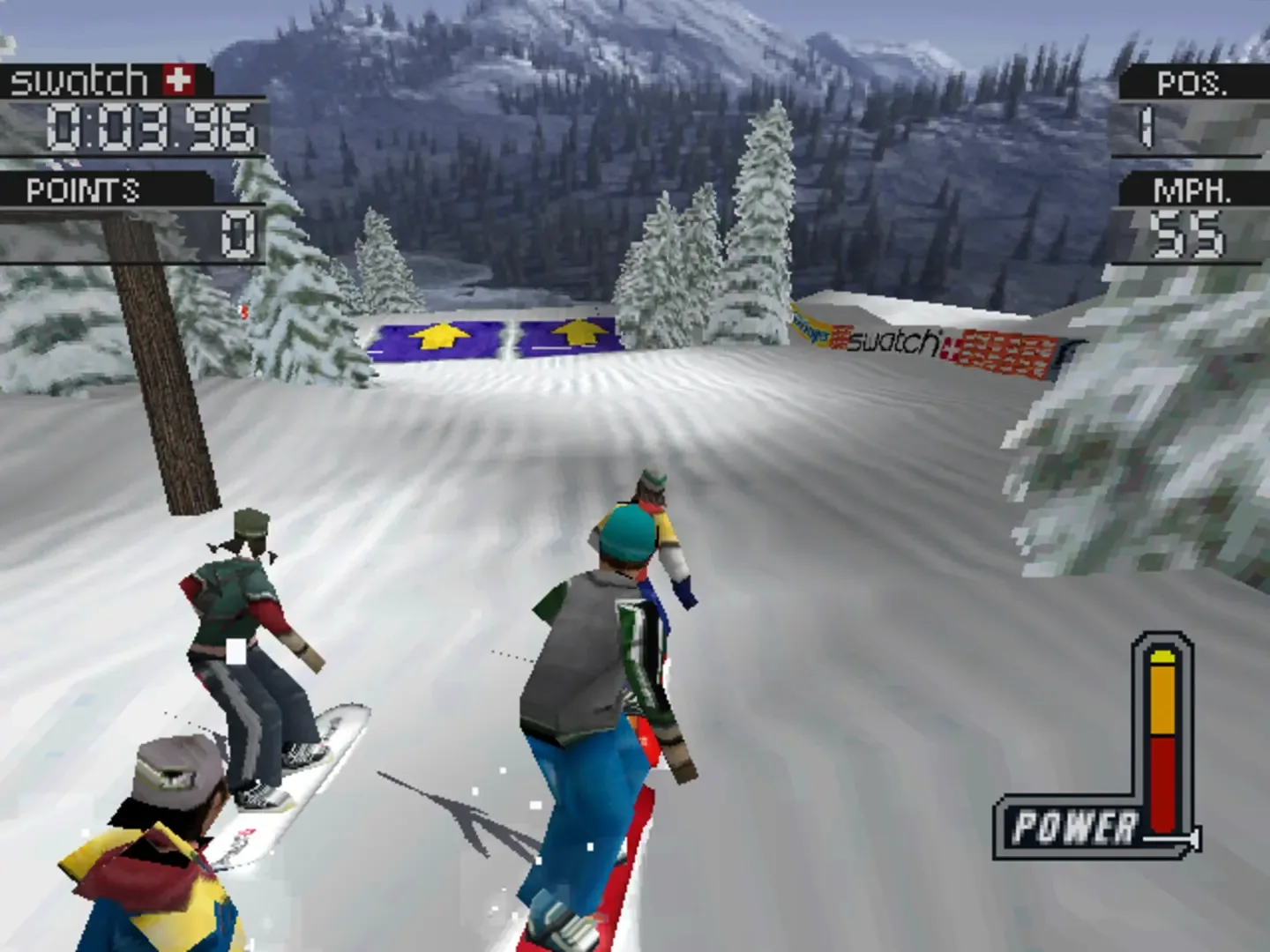
Task: Select the swatch banner along the course barrier
Action: (893, 344)
